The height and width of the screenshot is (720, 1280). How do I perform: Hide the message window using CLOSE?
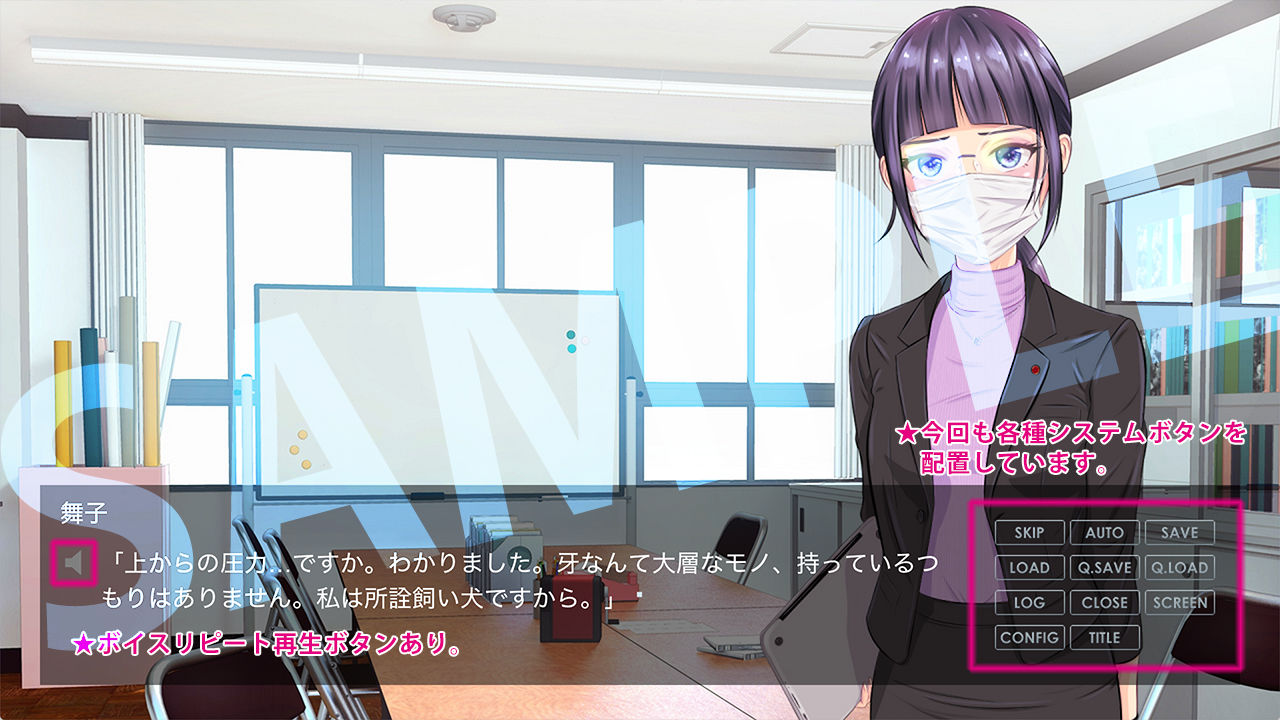pos(1103,603)
